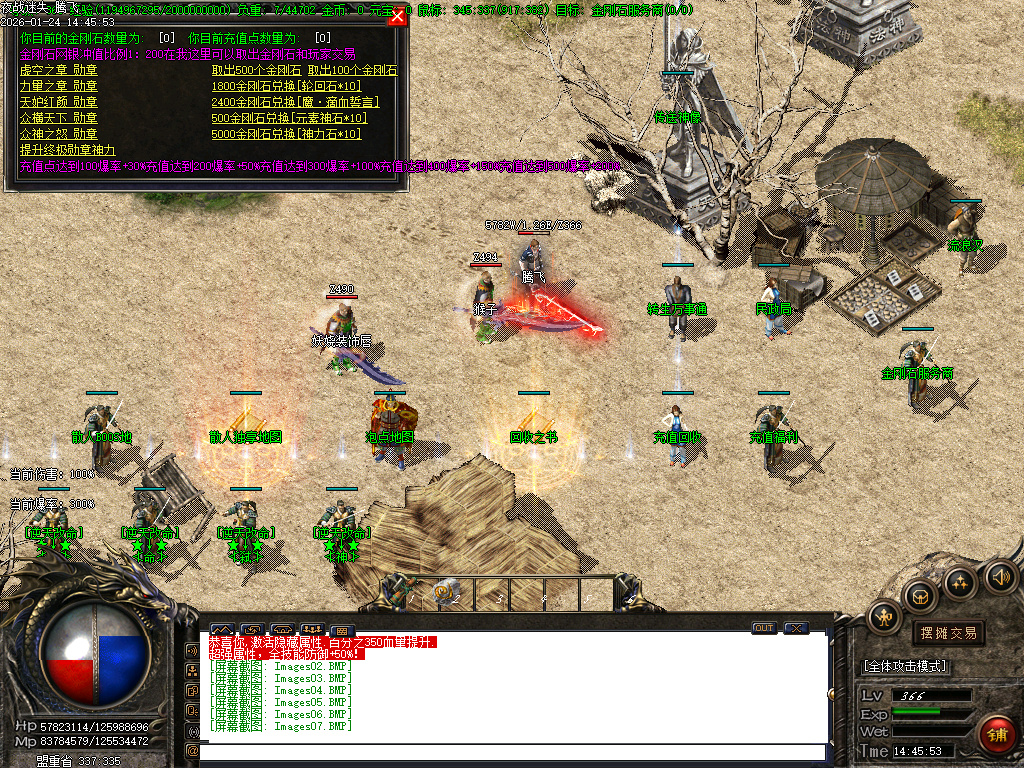This screenshot has height=768, width=1024.
Task: Pick the 天妒红颜 勋章 option
Action: point(58,102)
